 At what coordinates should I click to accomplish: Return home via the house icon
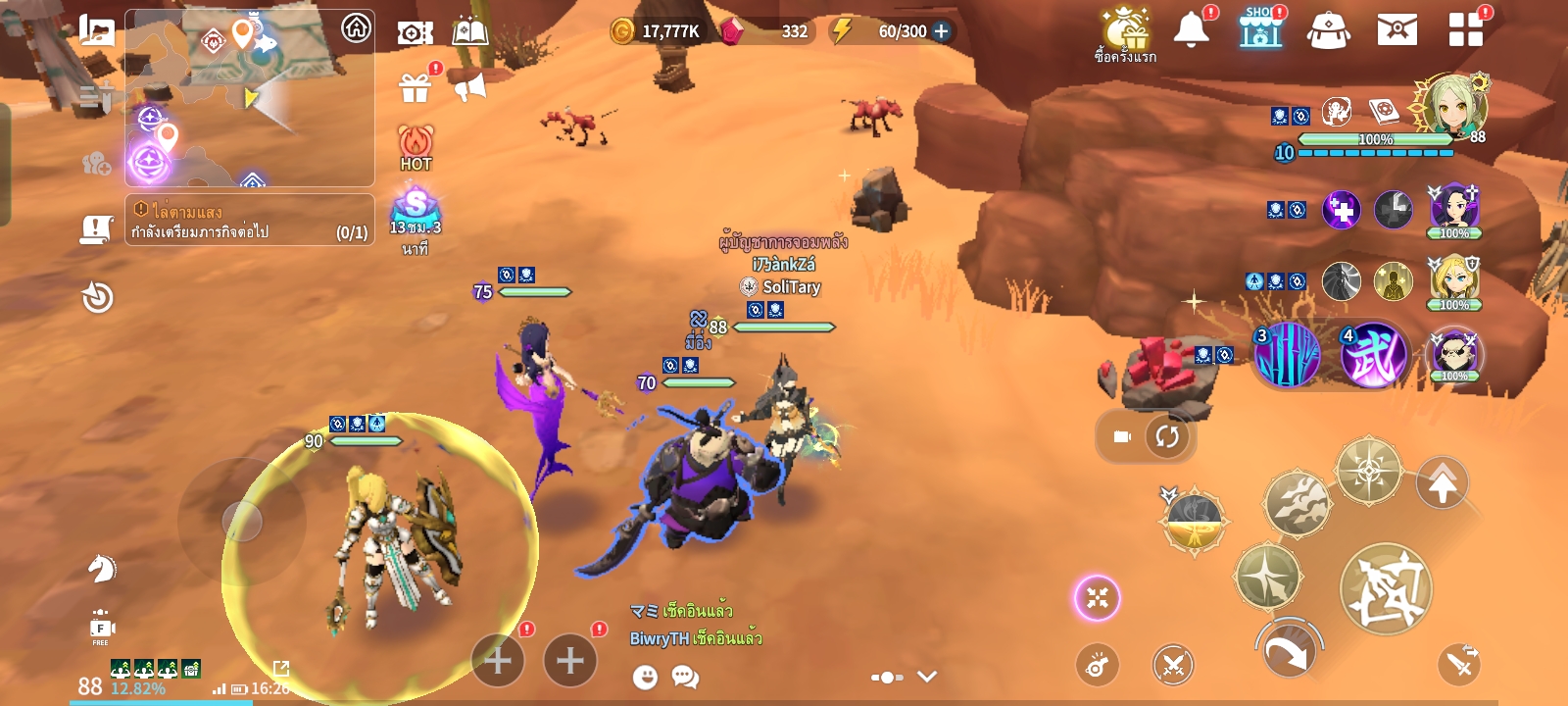click(x=356, y=28)
